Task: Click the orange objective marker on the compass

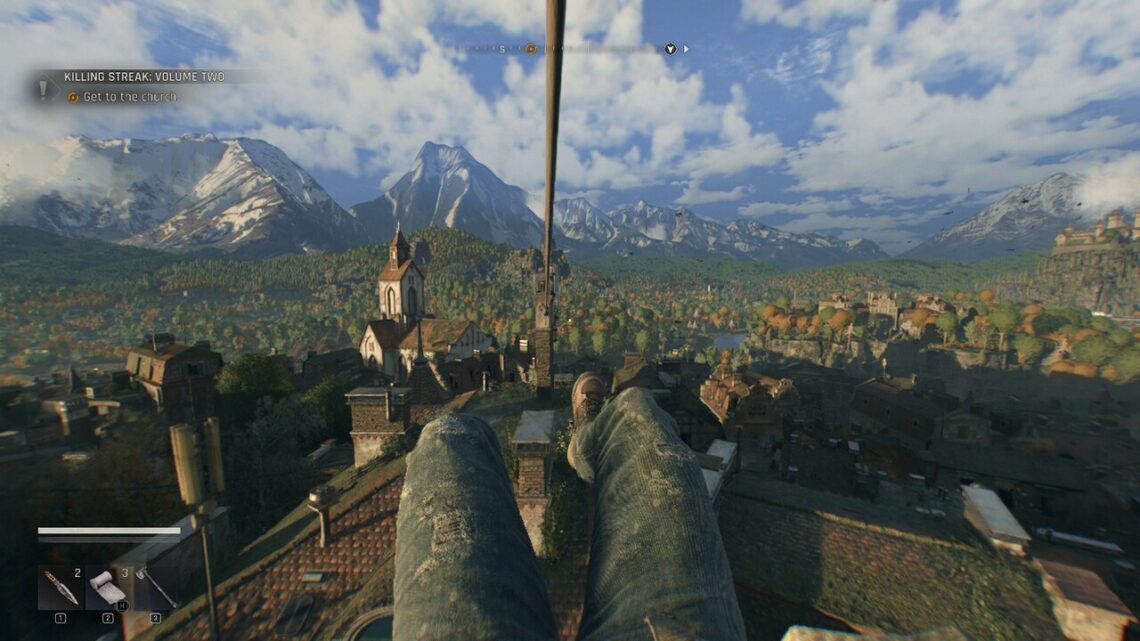Action: coord(531,48)
